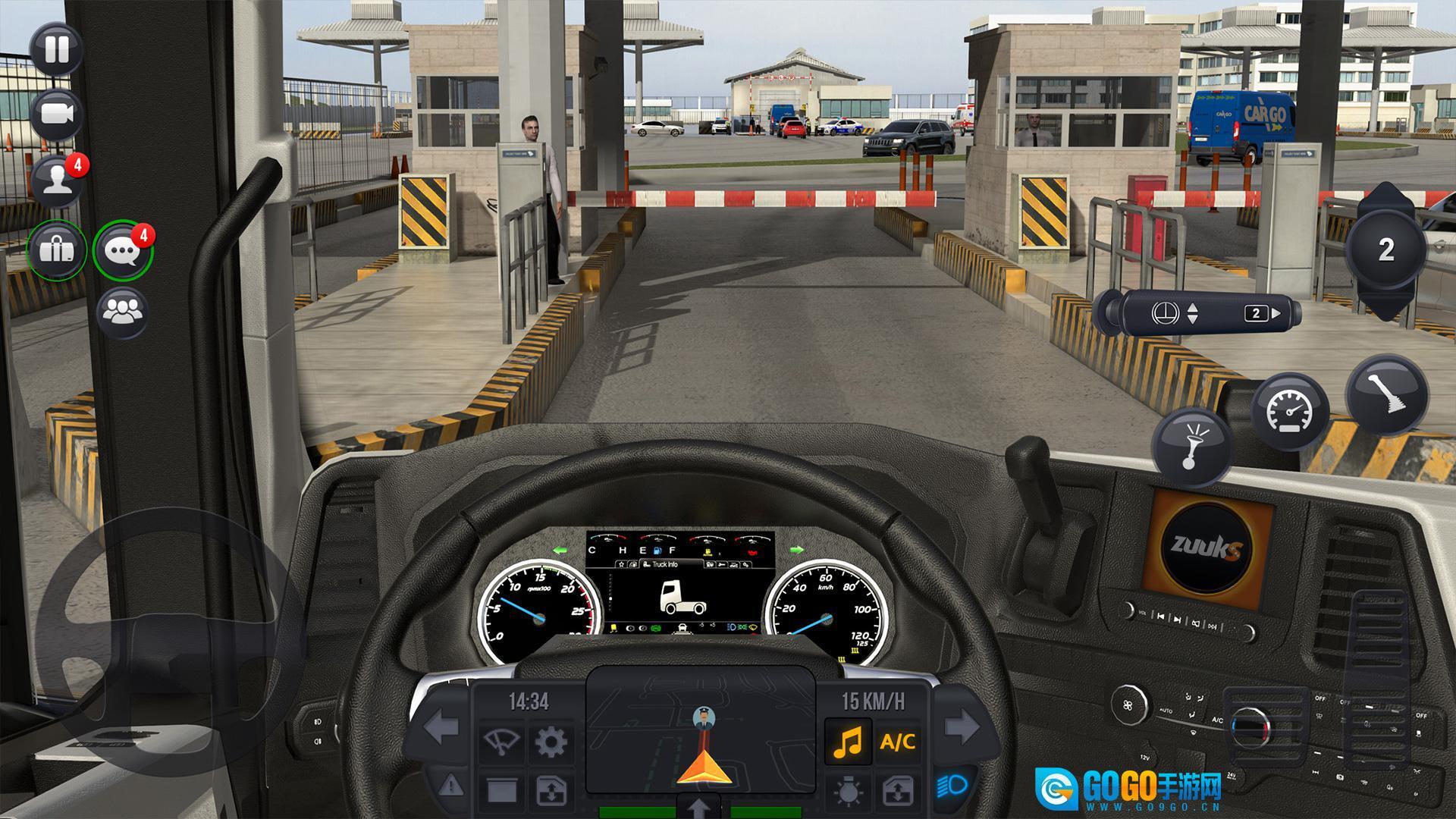This screenshot has width=1456, height=819.
Task: Tap the gear shift lever button
Action: tap(1386, 394)
